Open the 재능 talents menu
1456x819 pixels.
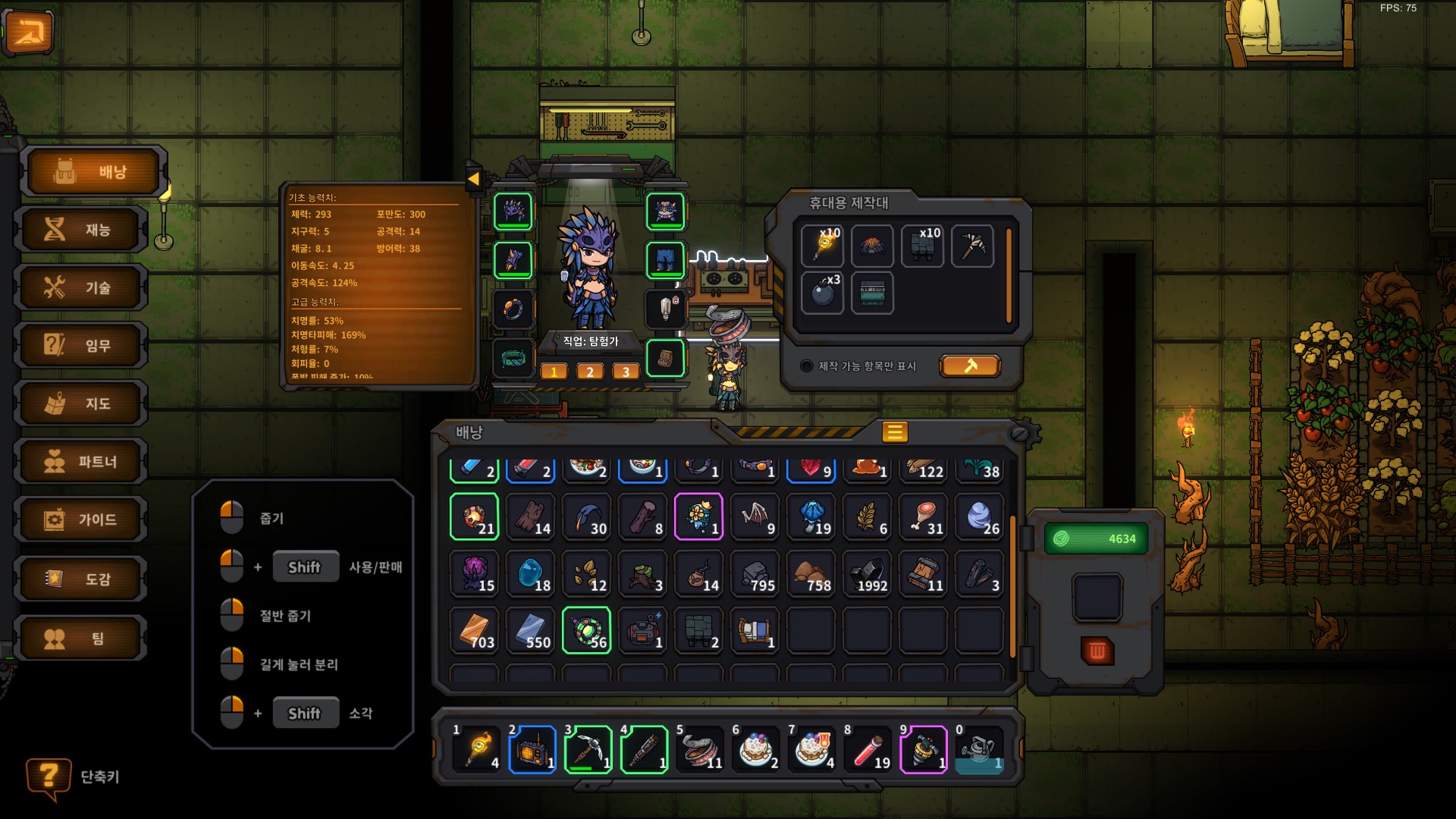[x=83, y=230]
